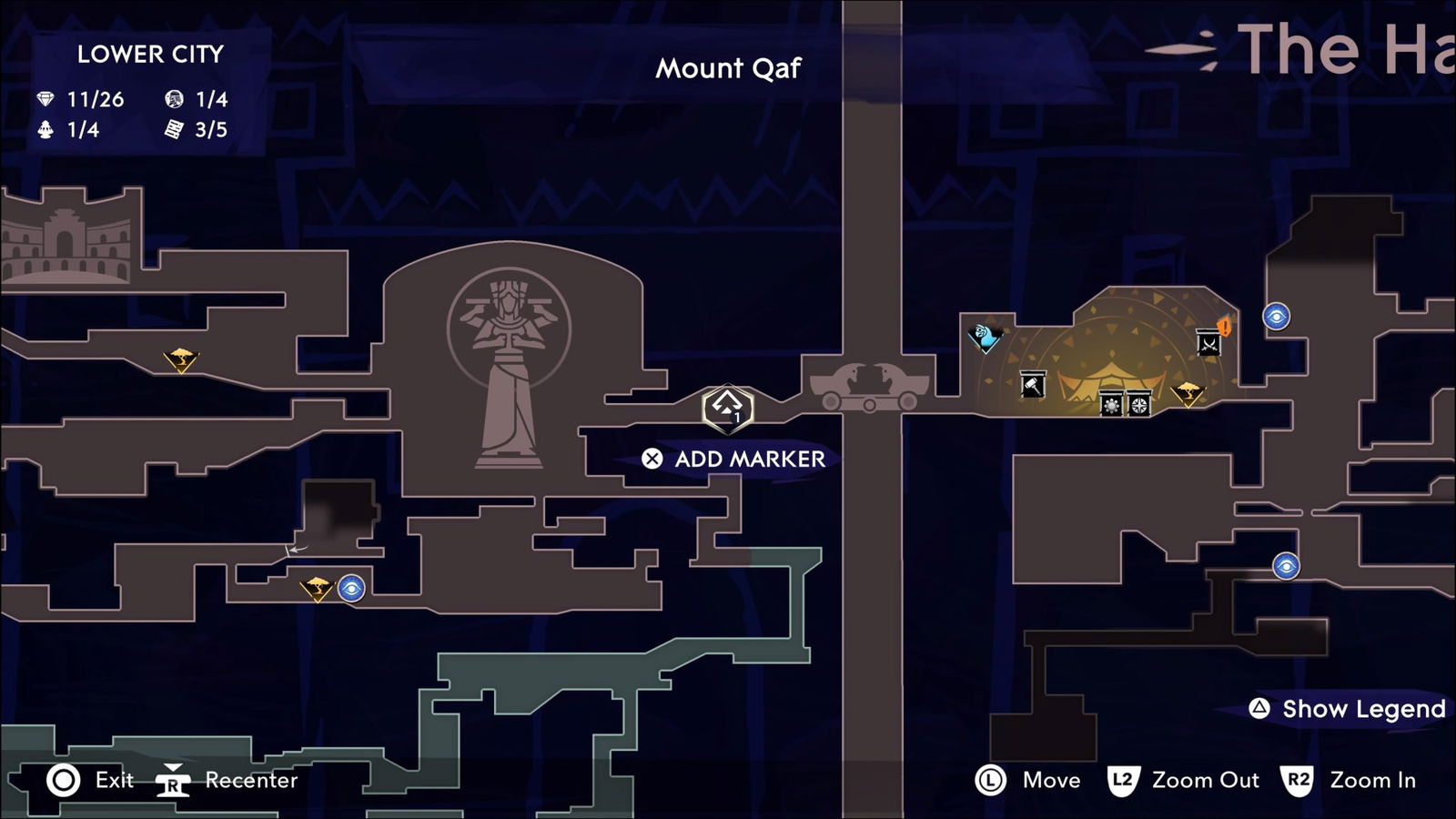Click R2 Zoom In control
Image resolution: width=1456 pixels, height=819 pixels.
1336,781
